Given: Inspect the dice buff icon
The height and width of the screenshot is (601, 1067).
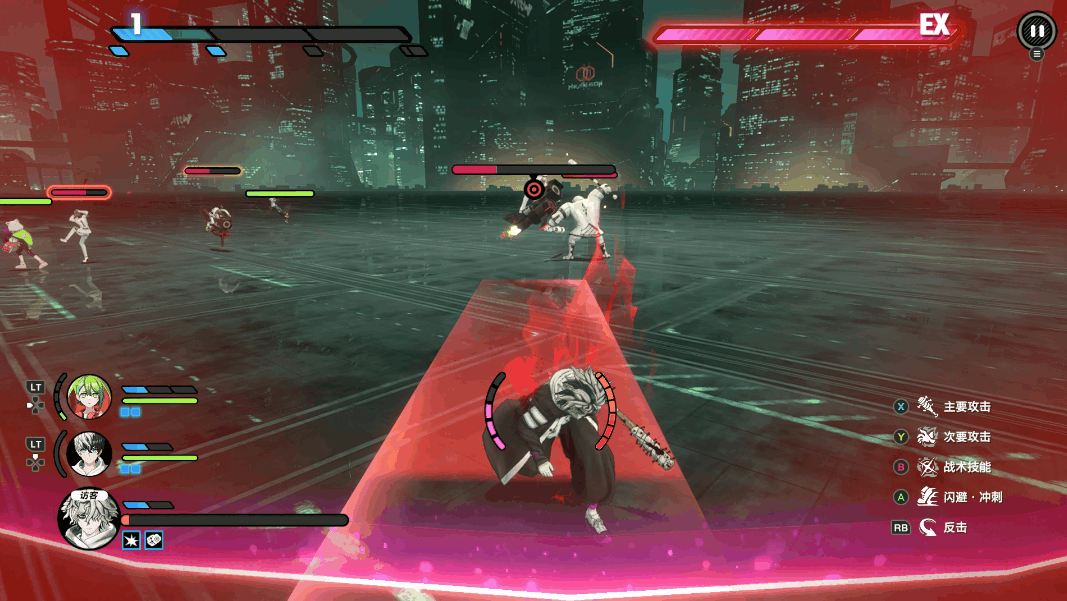Looking at the screenshot, I should pyautogui.click(x=154, y=540).
